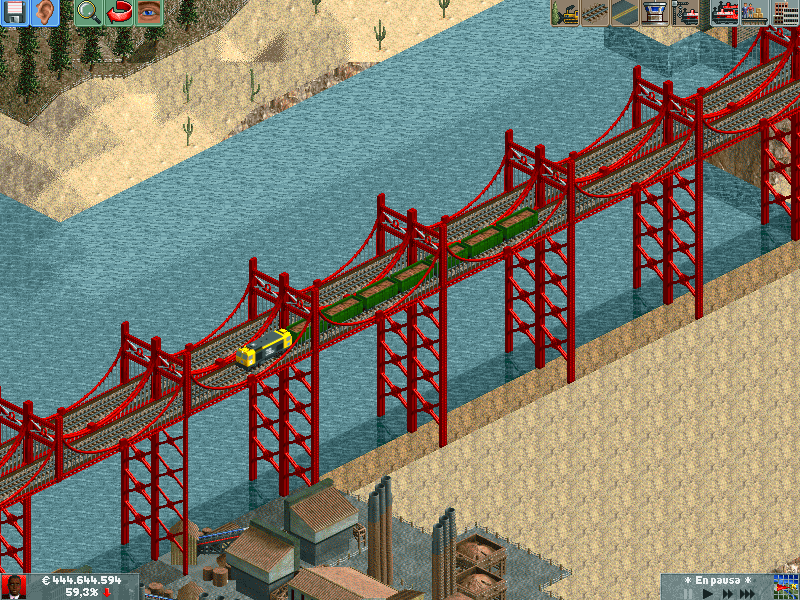Open company finances from the money display
The height and width of the screenshot is (600, 800).
pyautogui.click(x=80, y=580)
